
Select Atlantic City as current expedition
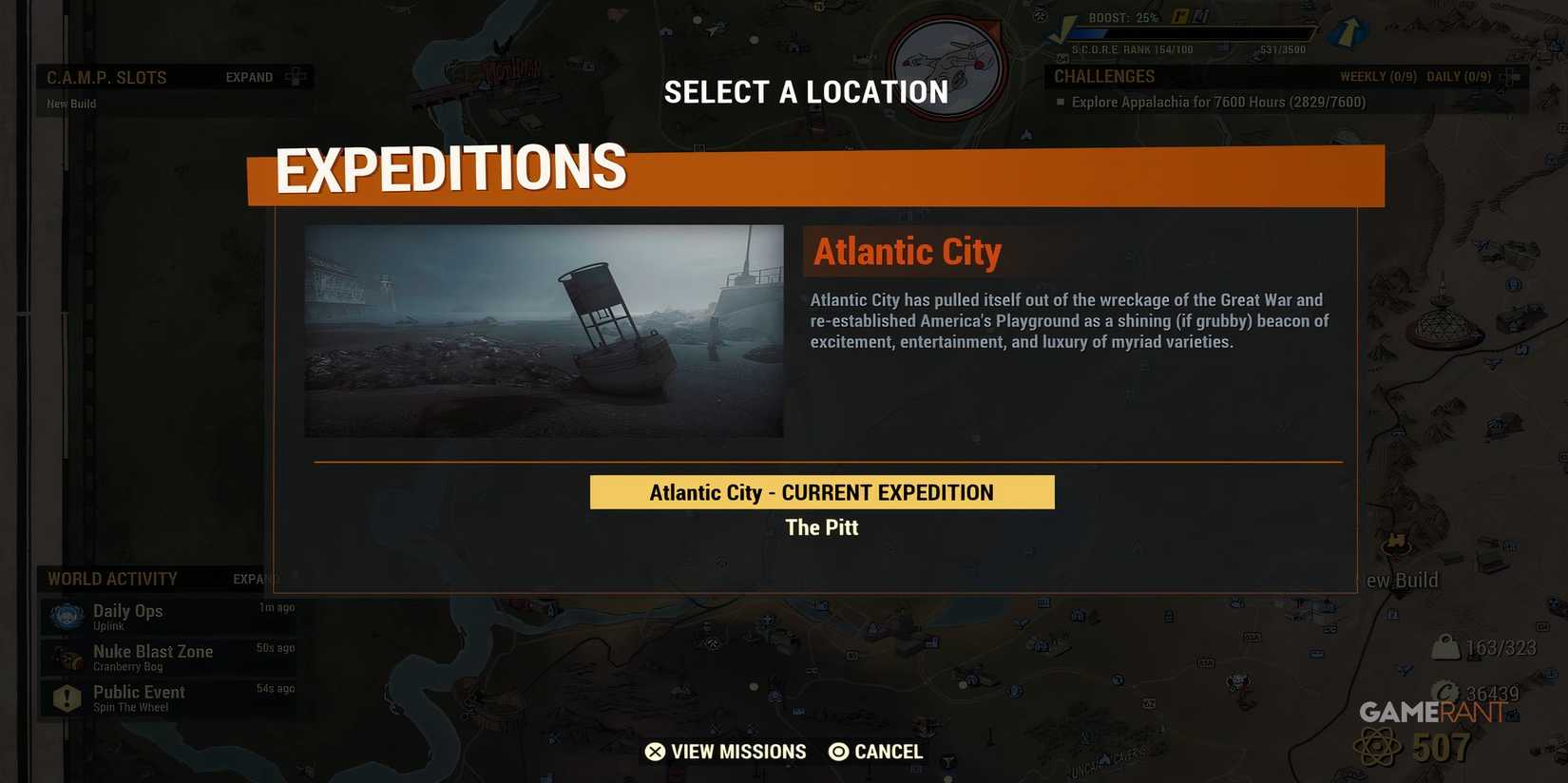point(821,491)
